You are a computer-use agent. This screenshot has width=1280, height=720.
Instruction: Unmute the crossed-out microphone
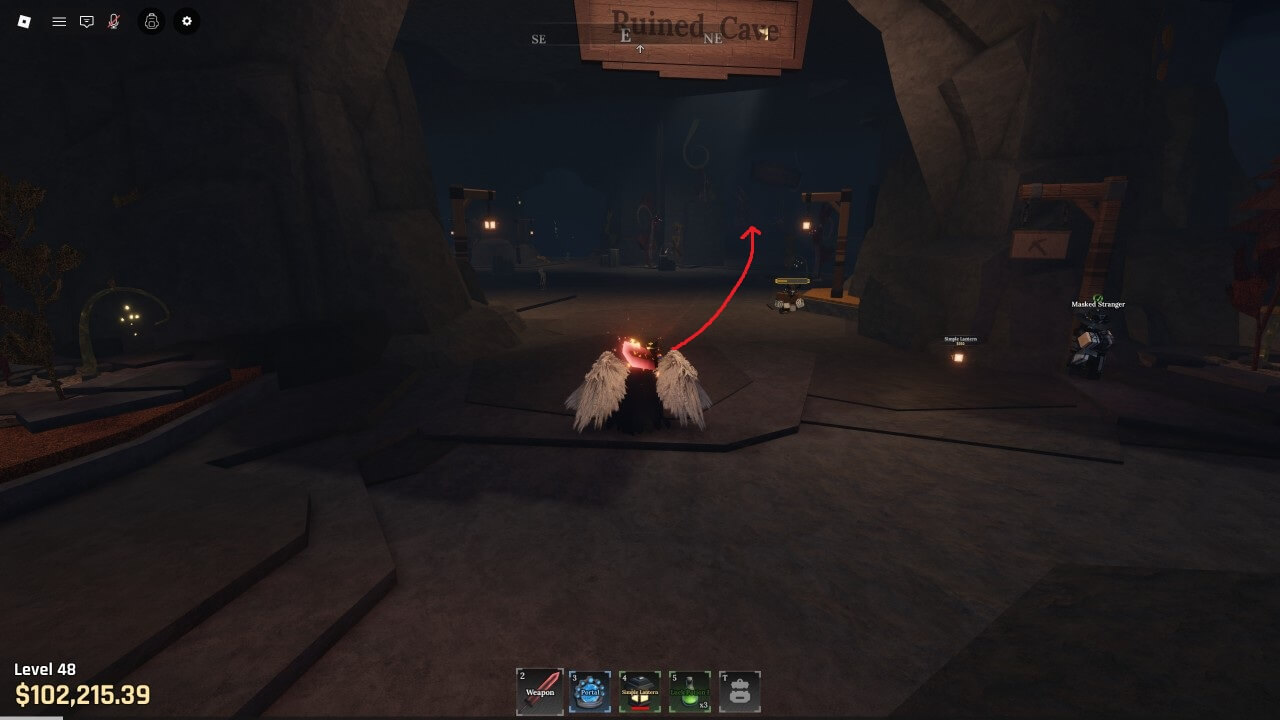click(x=114, y=21)
